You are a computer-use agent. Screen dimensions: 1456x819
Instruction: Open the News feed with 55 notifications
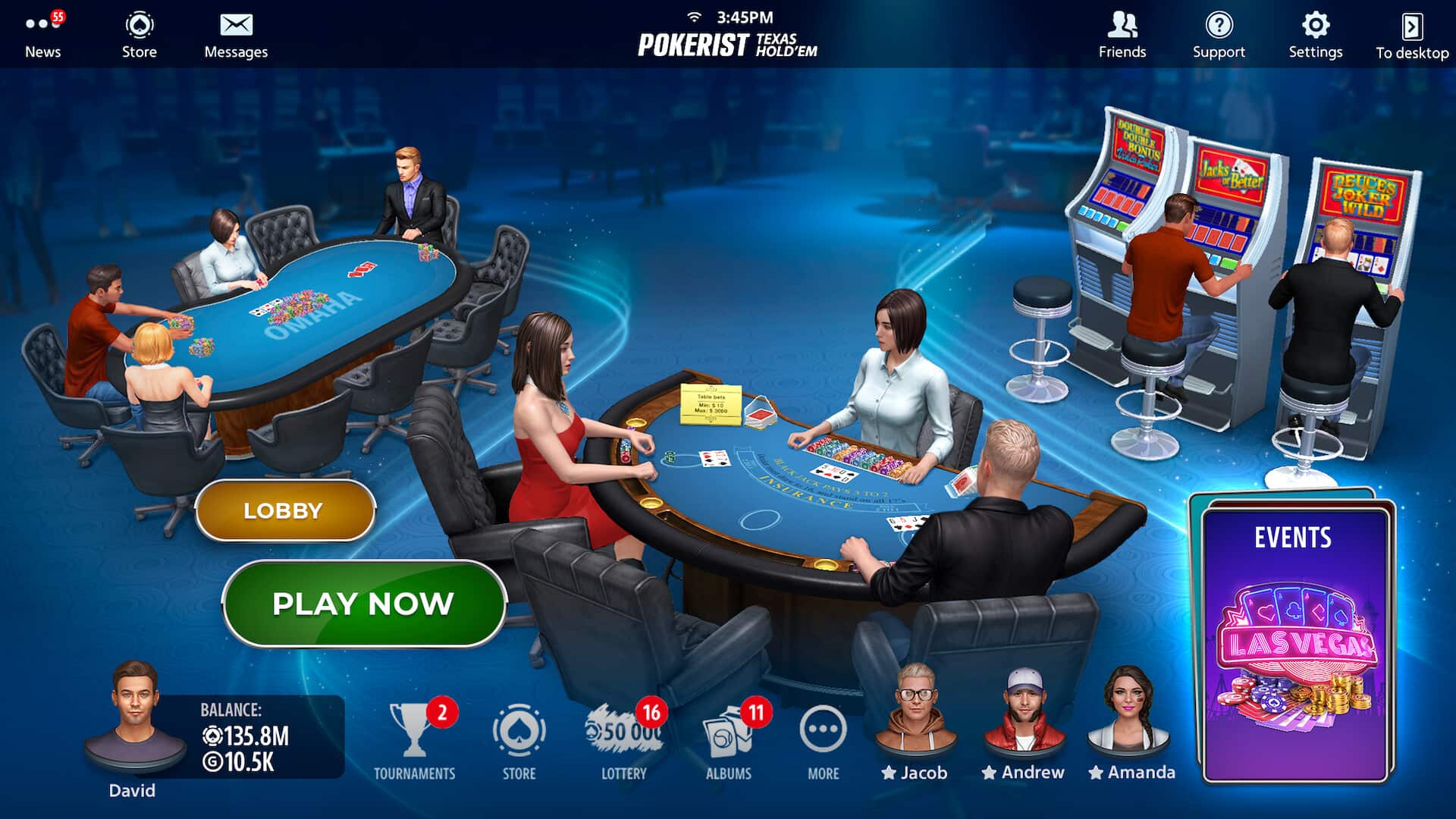(42, 33)
